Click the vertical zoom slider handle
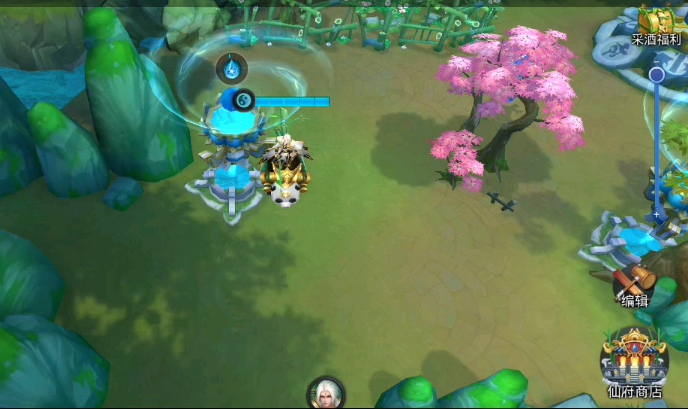 click(657, 75)
